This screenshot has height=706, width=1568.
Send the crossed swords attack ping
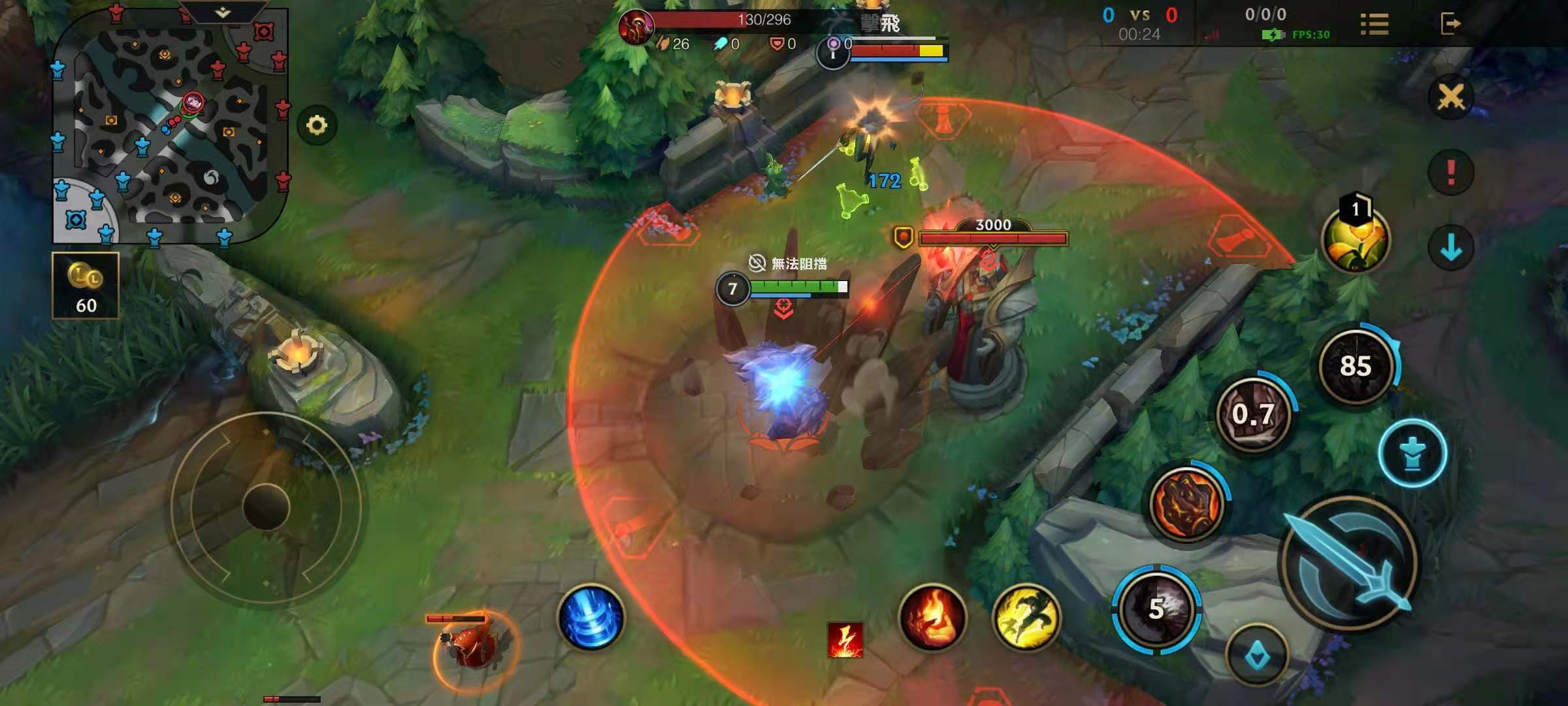pos(1450,97)
